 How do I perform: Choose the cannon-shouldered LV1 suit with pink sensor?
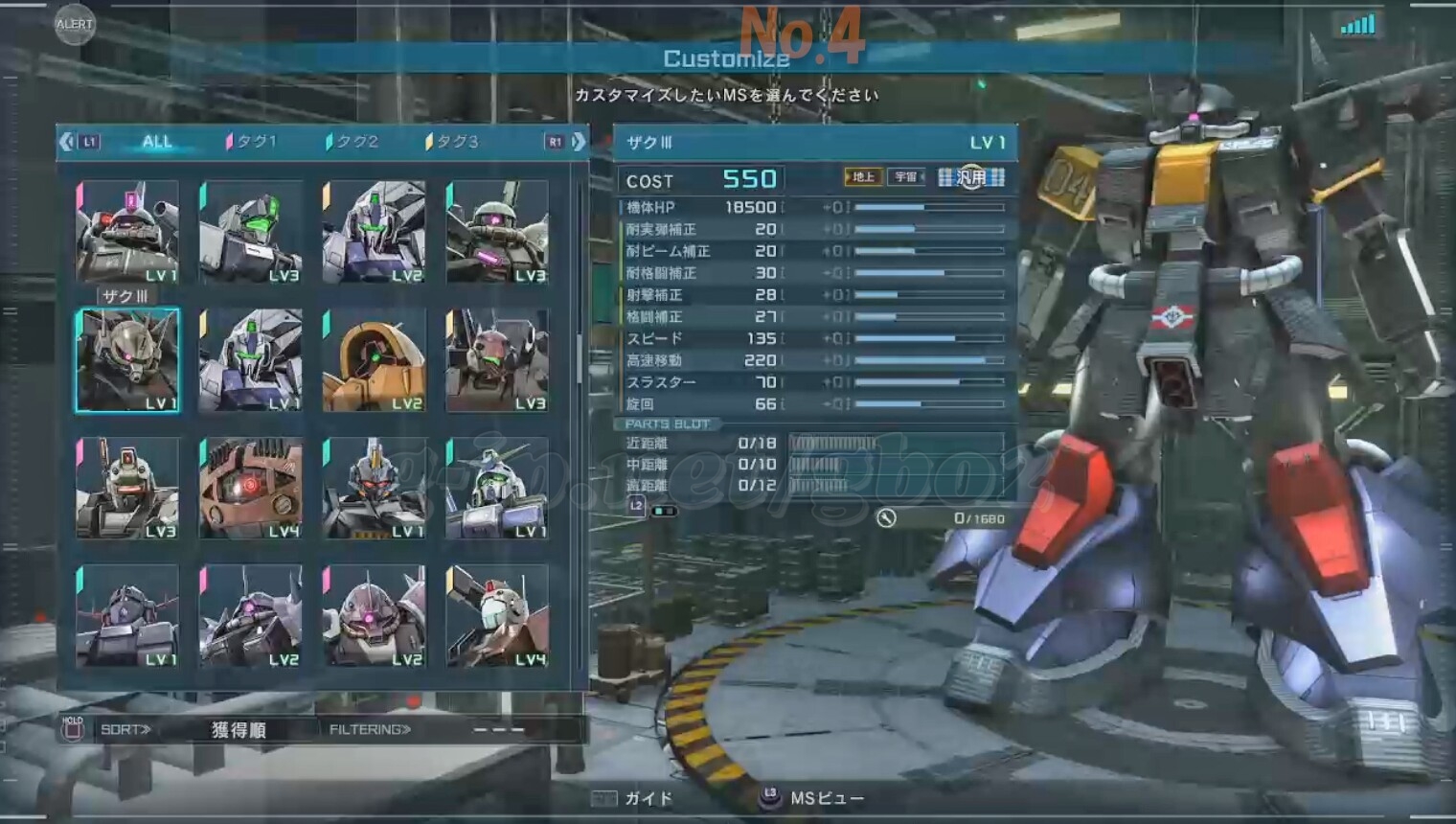pyautogui.click(x=127, y=233)
